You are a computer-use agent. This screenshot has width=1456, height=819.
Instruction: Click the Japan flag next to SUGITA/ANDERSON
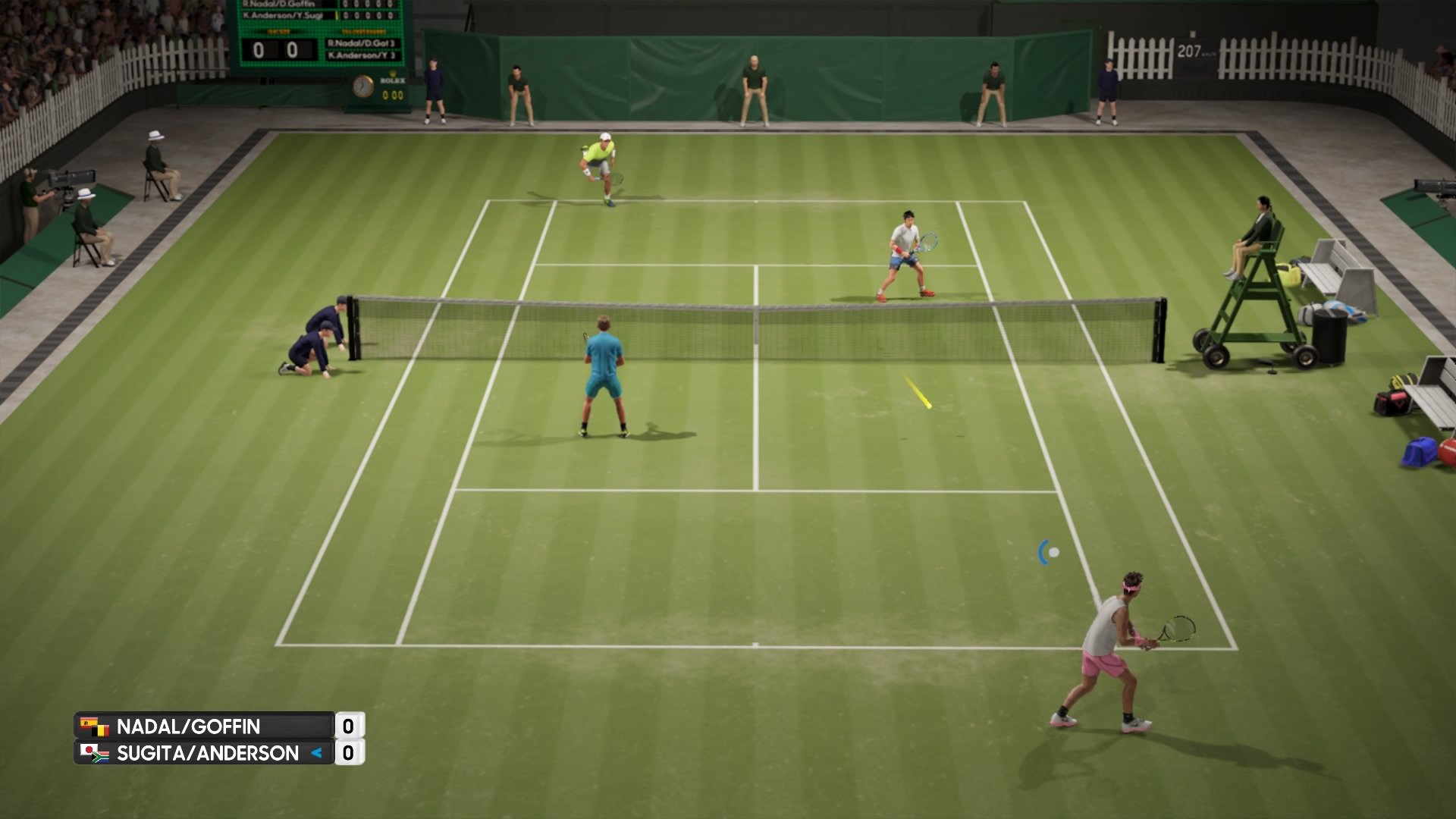tap(89, 749)
